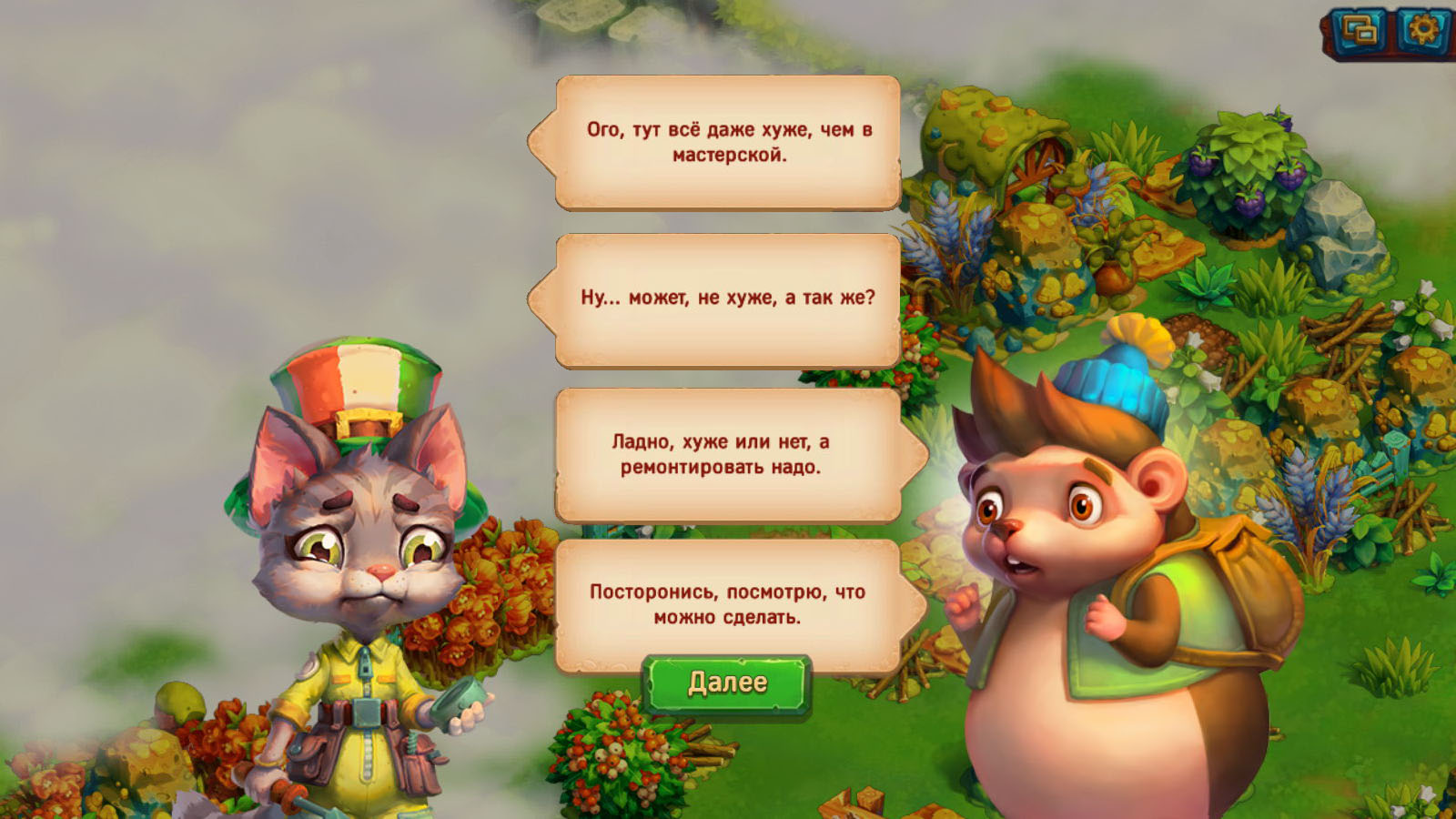Screen dimensions: 1456x819
Task: Click the green Далее button
Action: pyautogui.click(x=726, y=683)
